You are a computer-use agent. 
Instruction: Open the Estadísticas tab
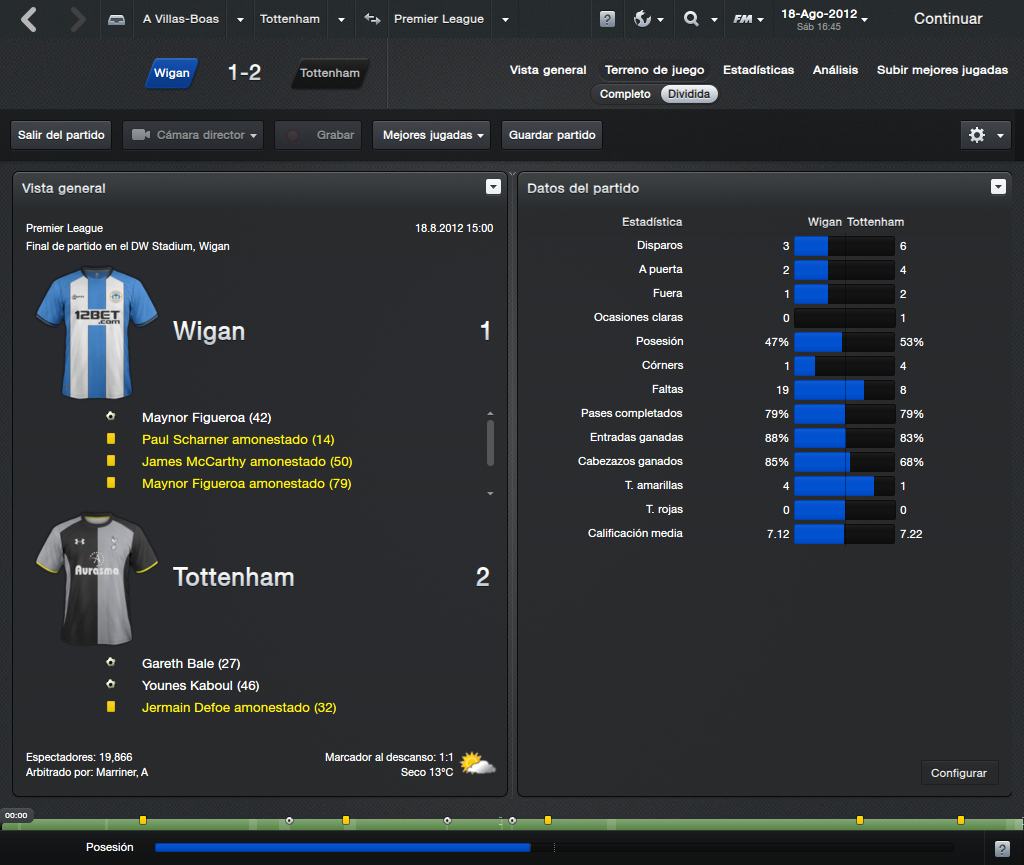(758, 70)
